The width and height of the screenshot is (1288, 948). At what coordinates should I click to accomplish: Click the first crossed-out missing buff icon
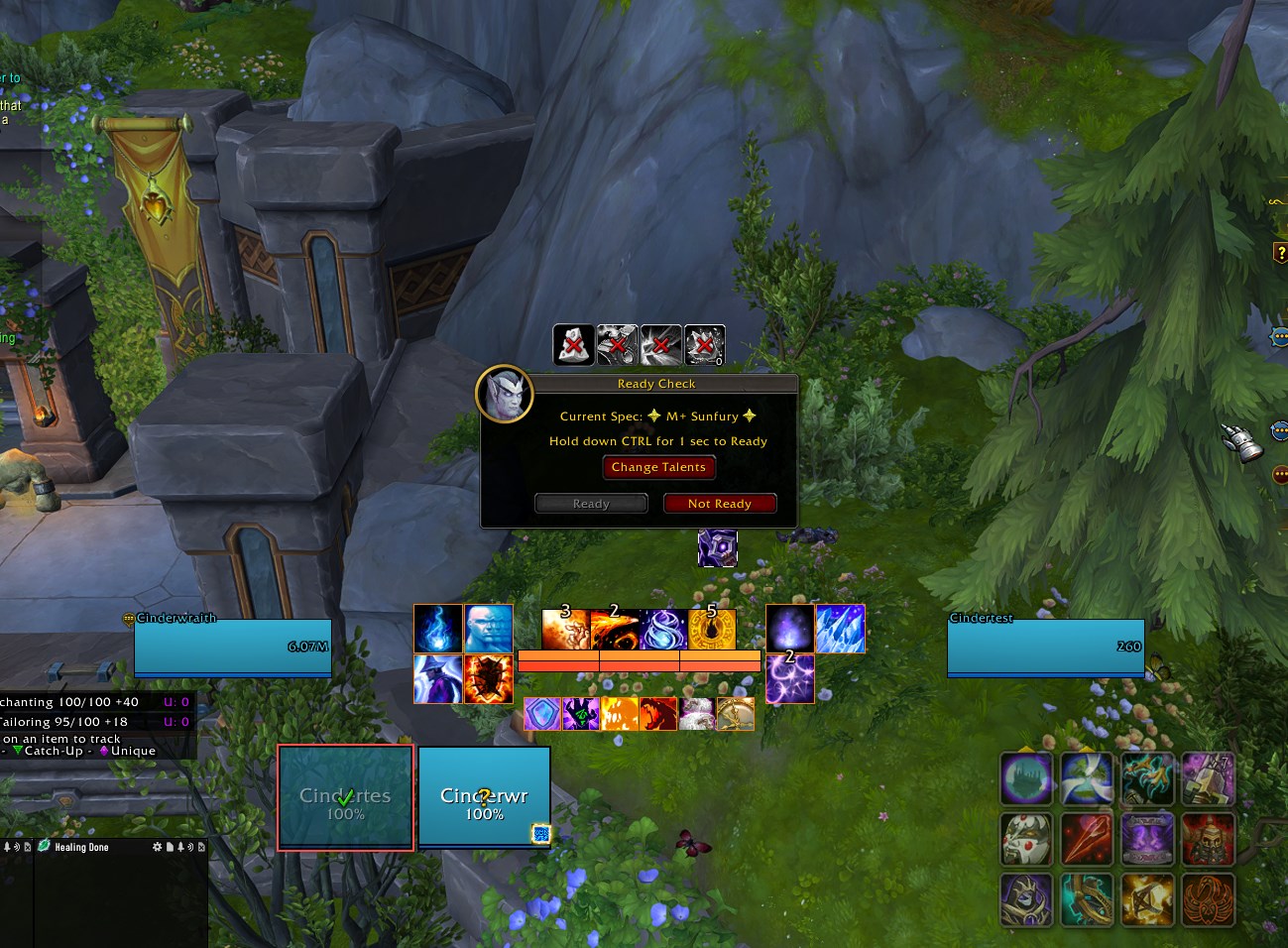point(573,345)
